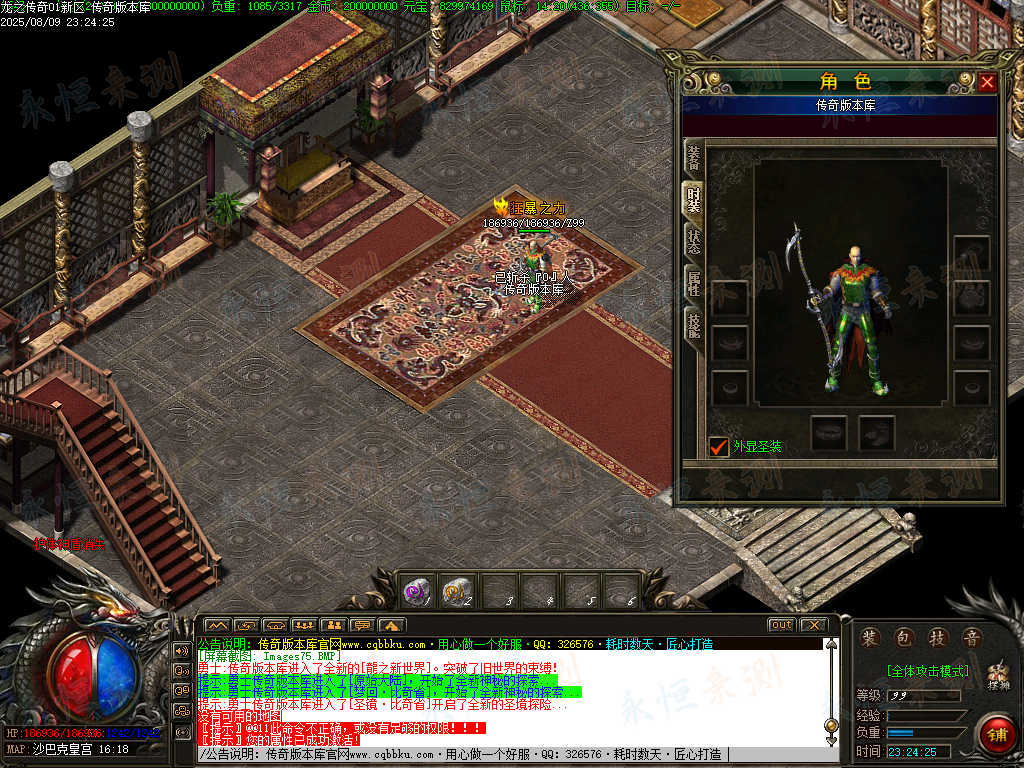Use the orange swirl stone in hotbar slot 2
Viewport: 1024px width, 768px height.
[x=458, y=592]
